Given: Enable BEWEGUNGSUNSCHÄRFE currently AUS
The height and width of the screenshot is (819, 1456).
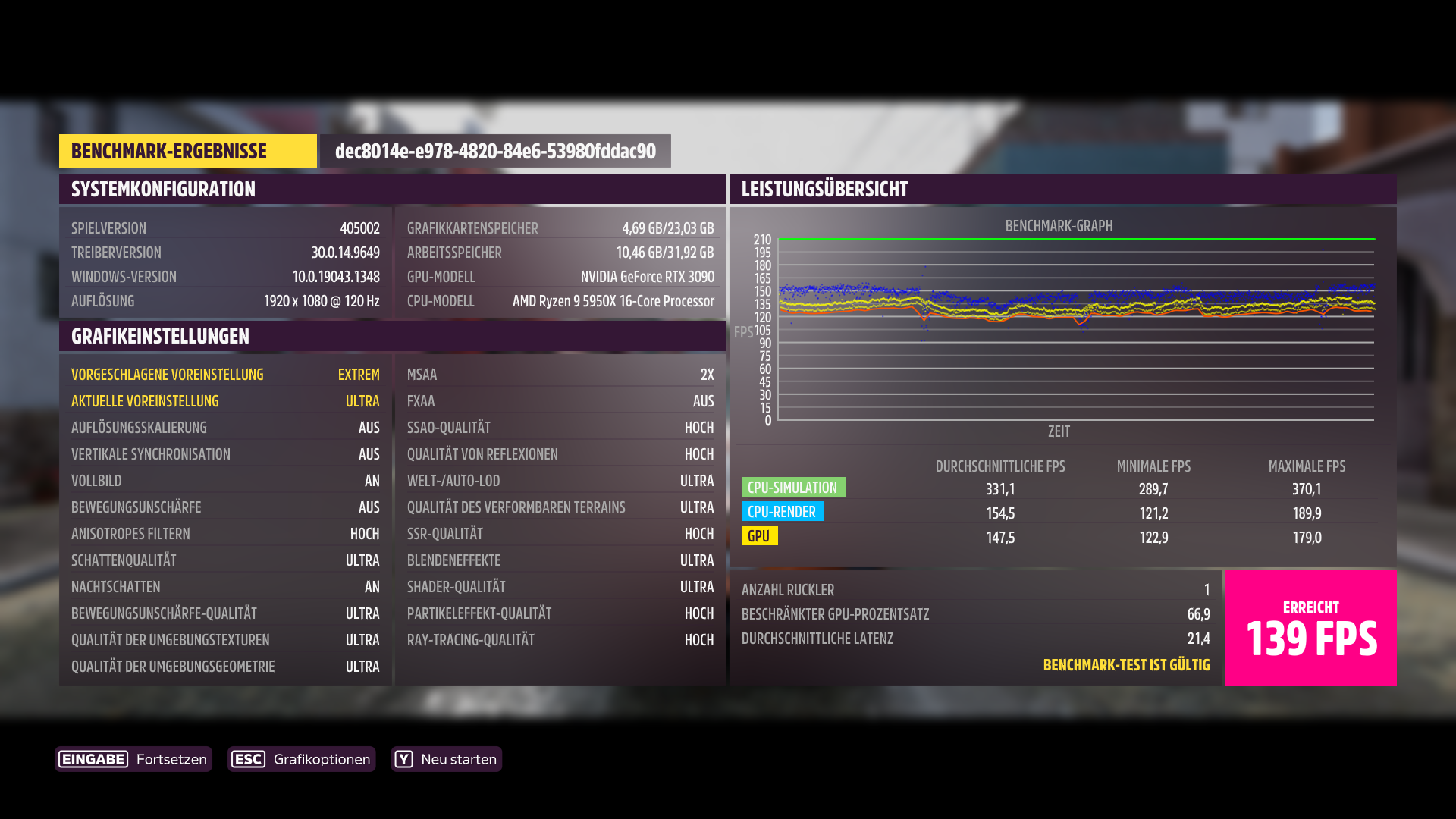Looking at the screenshot, I should 225,507.
